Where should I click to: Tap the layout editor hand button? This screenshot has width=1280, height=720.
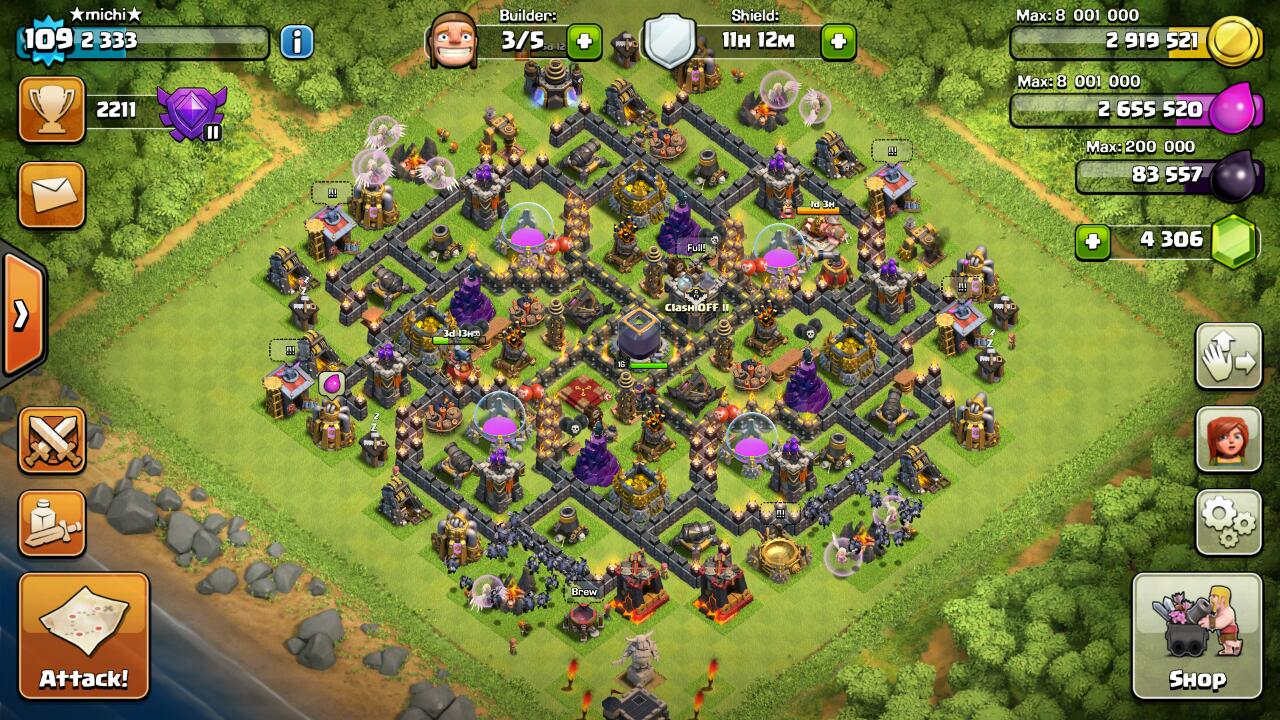(1228, 357)
